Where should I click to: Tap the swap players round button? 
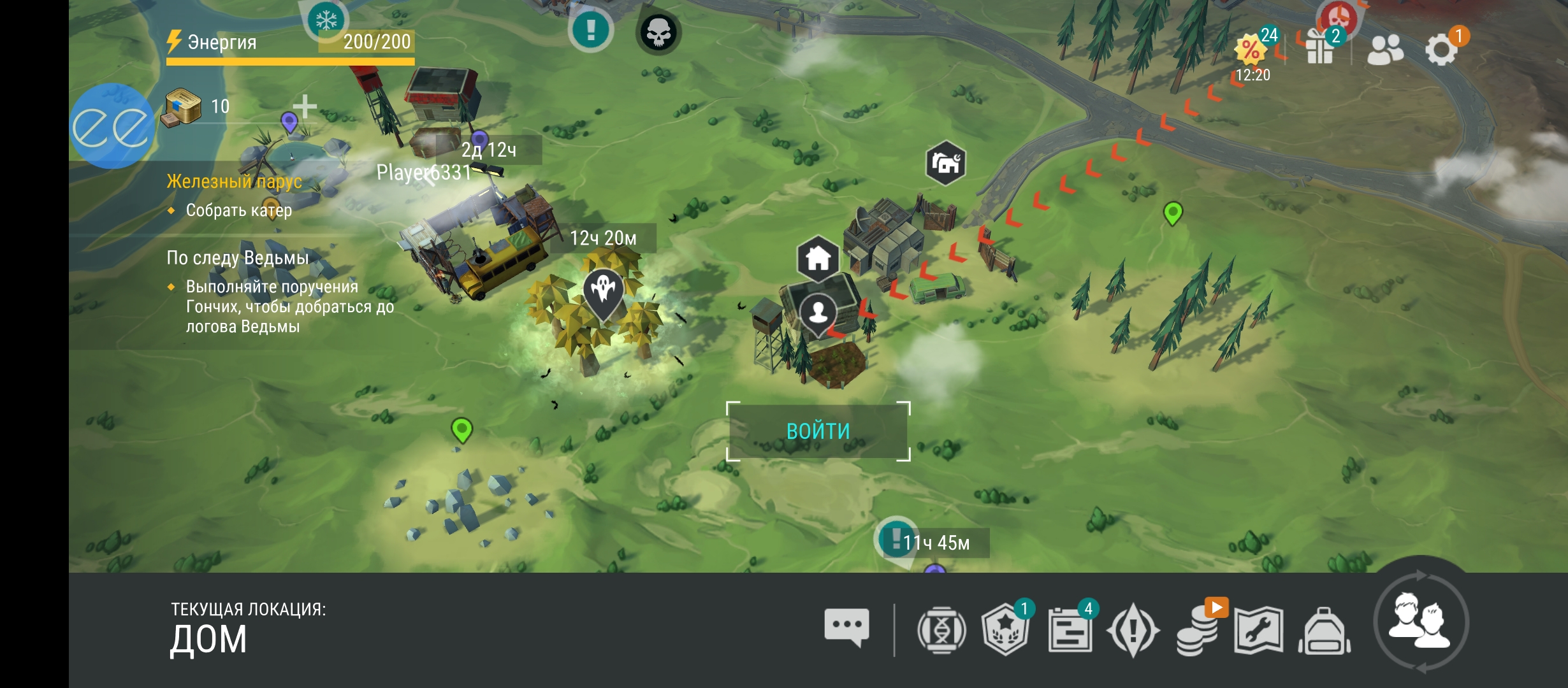tap(1421, 622)
